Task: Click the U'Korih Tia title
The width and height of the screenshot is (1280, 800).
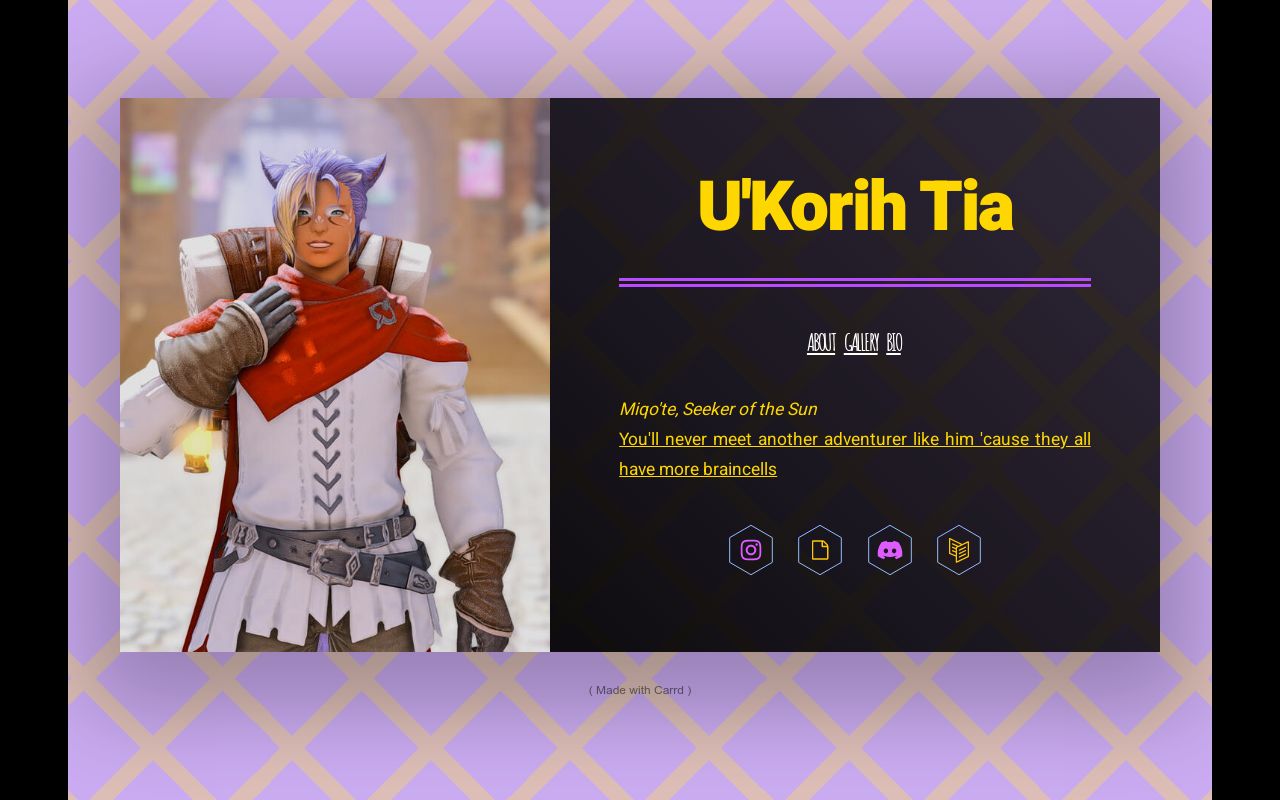Action: click(x=855, y=205)
